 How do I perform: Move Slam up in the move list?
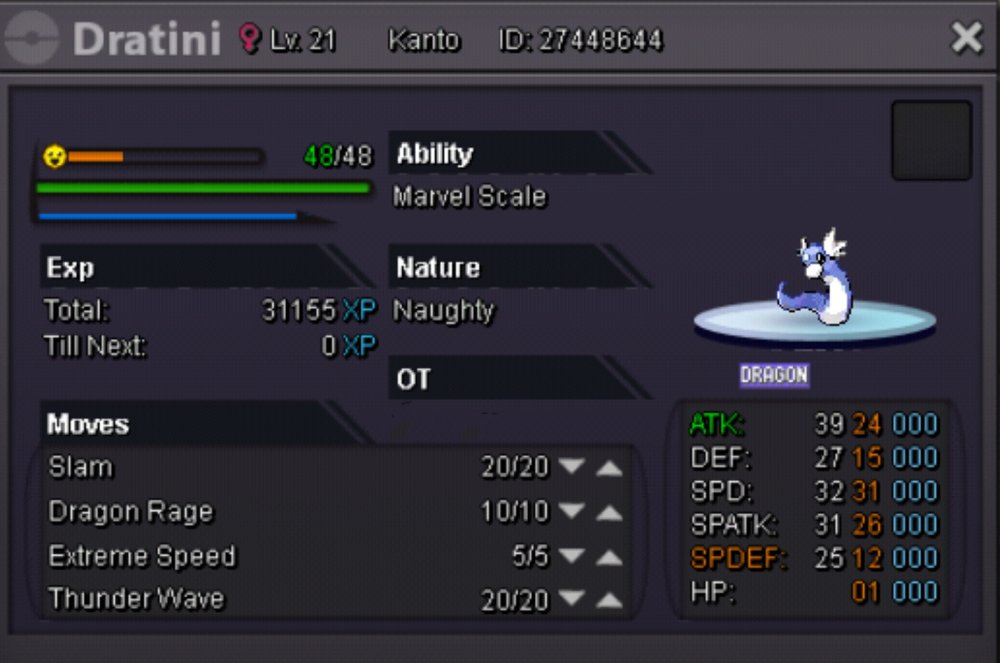point(609,468)
